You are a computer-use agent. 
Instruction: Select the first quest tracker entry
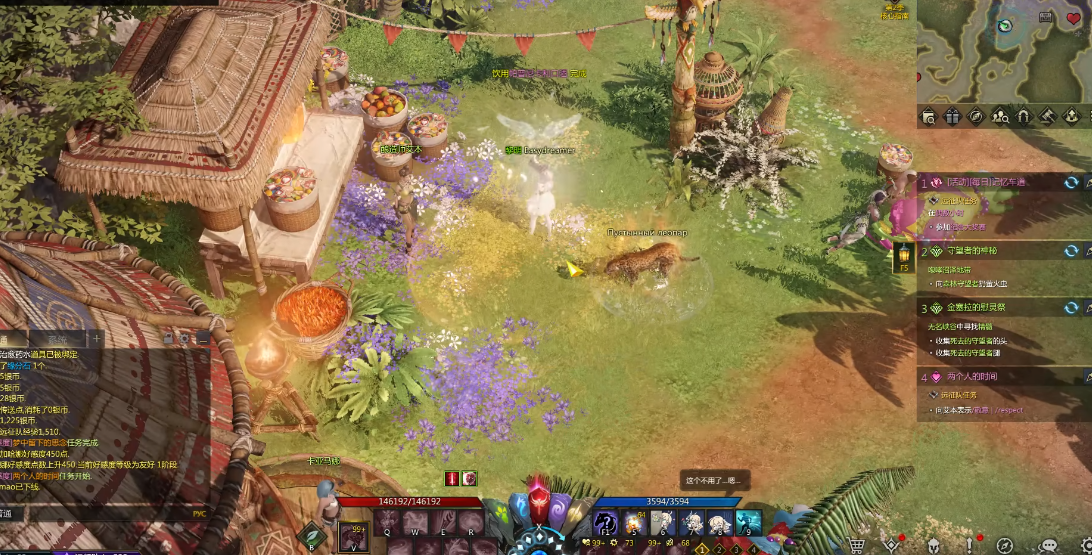click(990, 183)
